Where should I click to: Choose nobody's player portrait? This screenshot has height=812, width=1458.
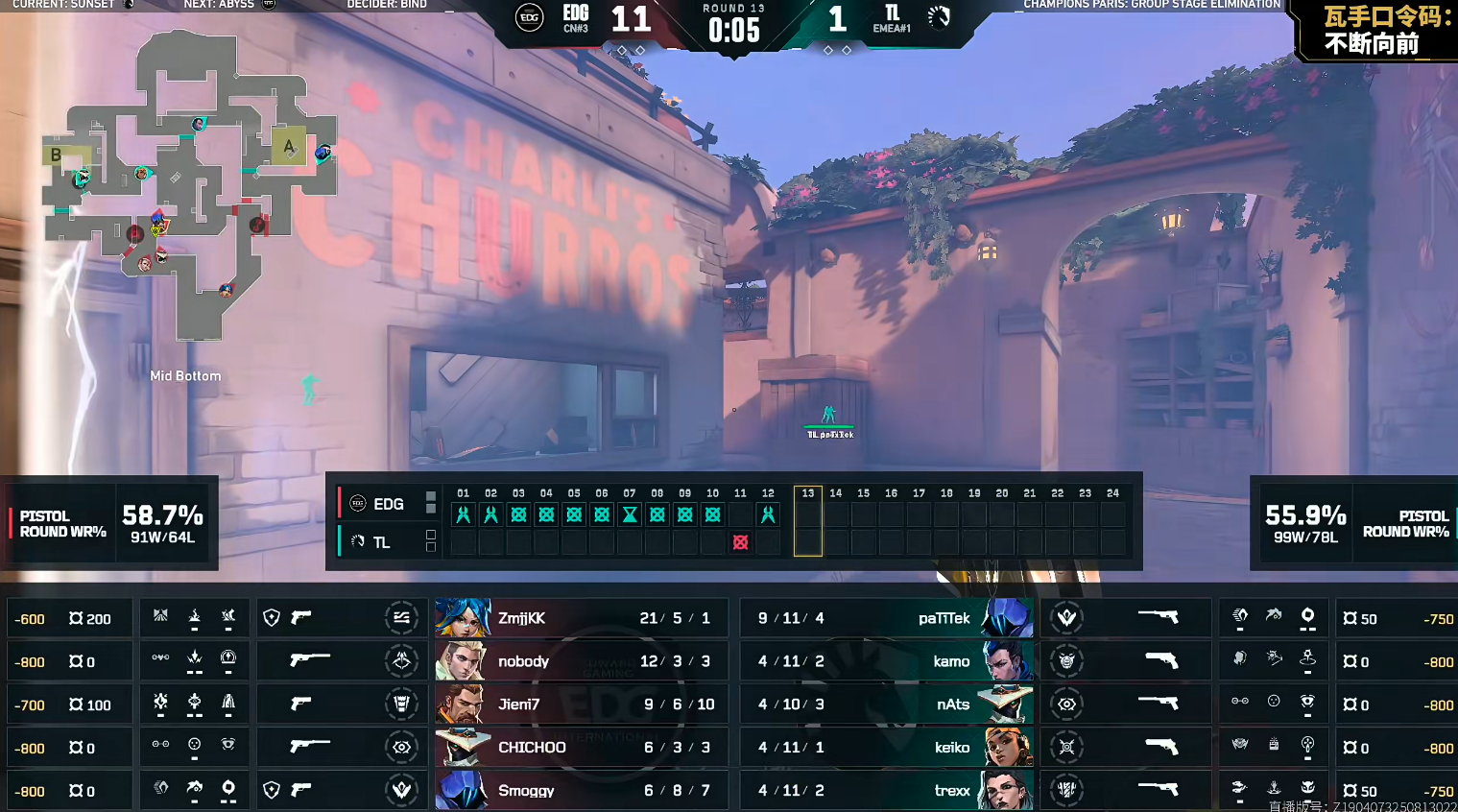462,661
